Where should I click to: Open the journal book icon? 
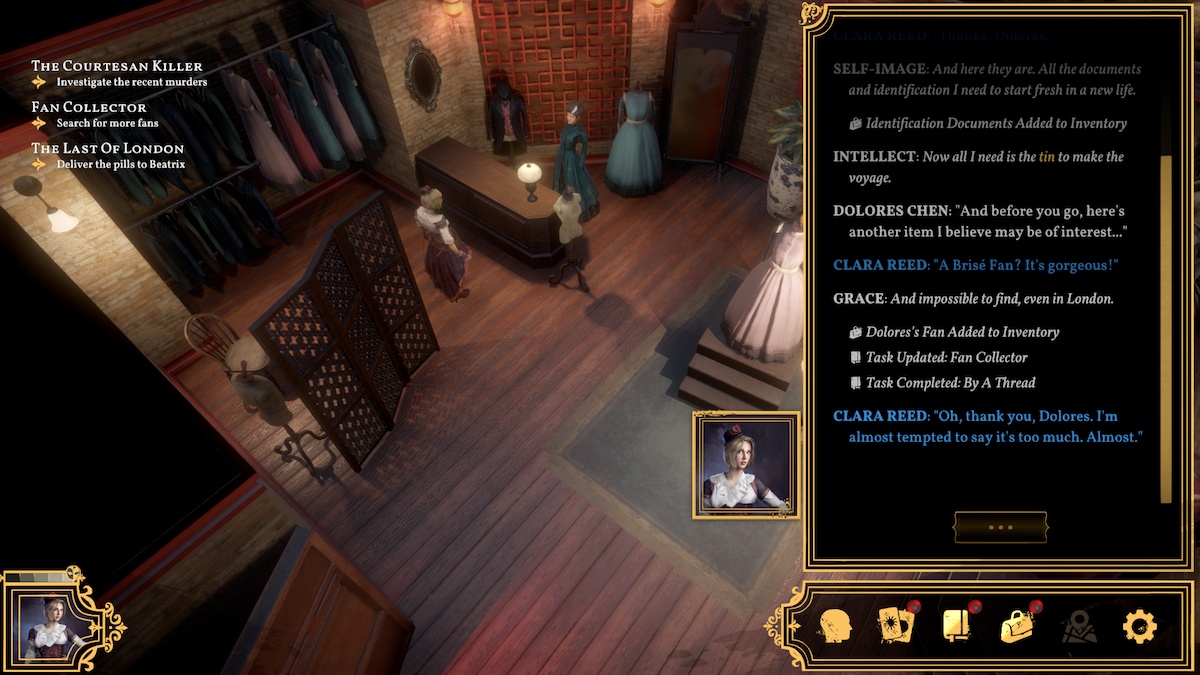pyautogui.click(x=957, y=627)
